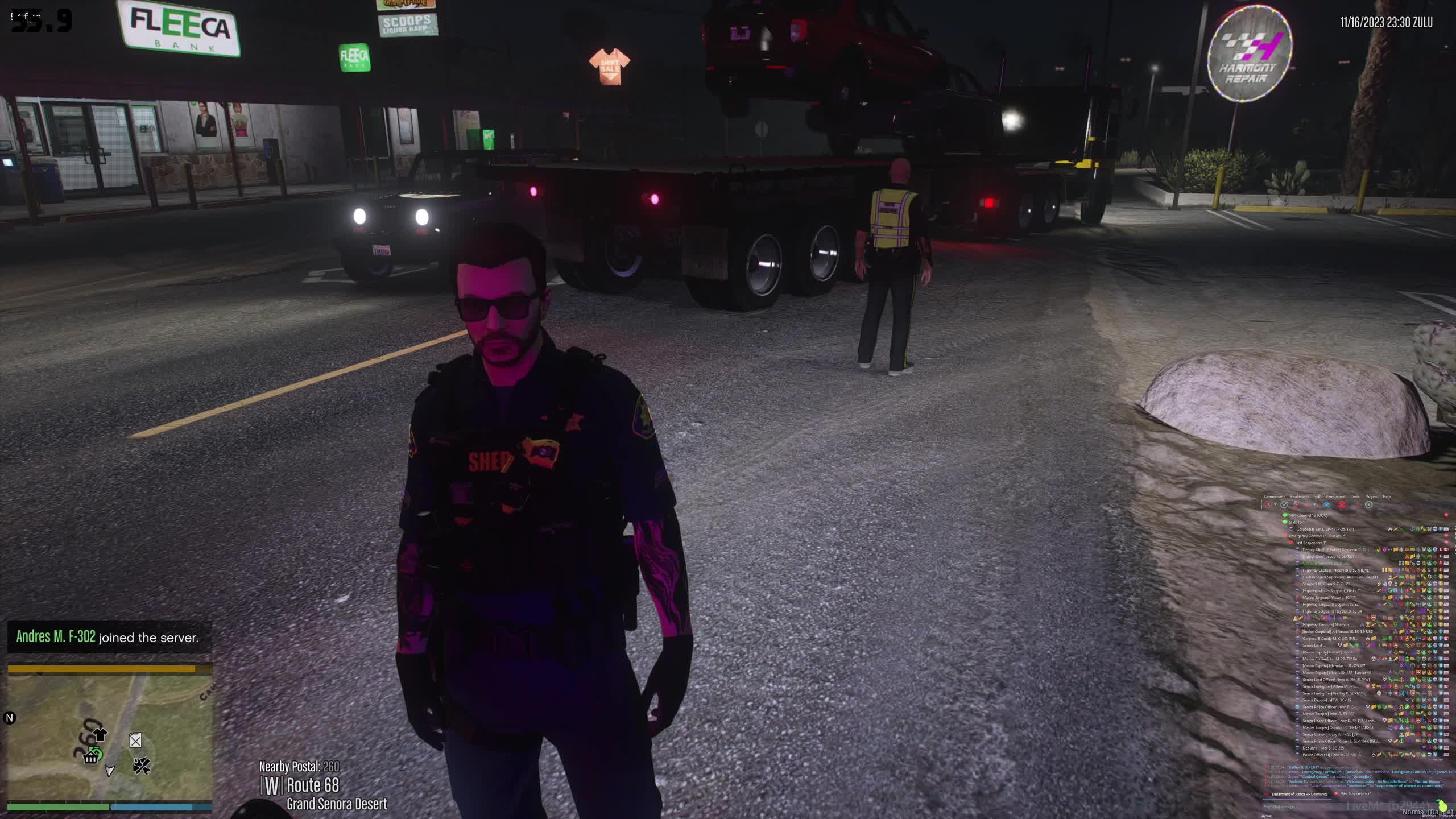Select the Staff 10-1 channel
The image size is (1456, 819).
click(1297, 522)
